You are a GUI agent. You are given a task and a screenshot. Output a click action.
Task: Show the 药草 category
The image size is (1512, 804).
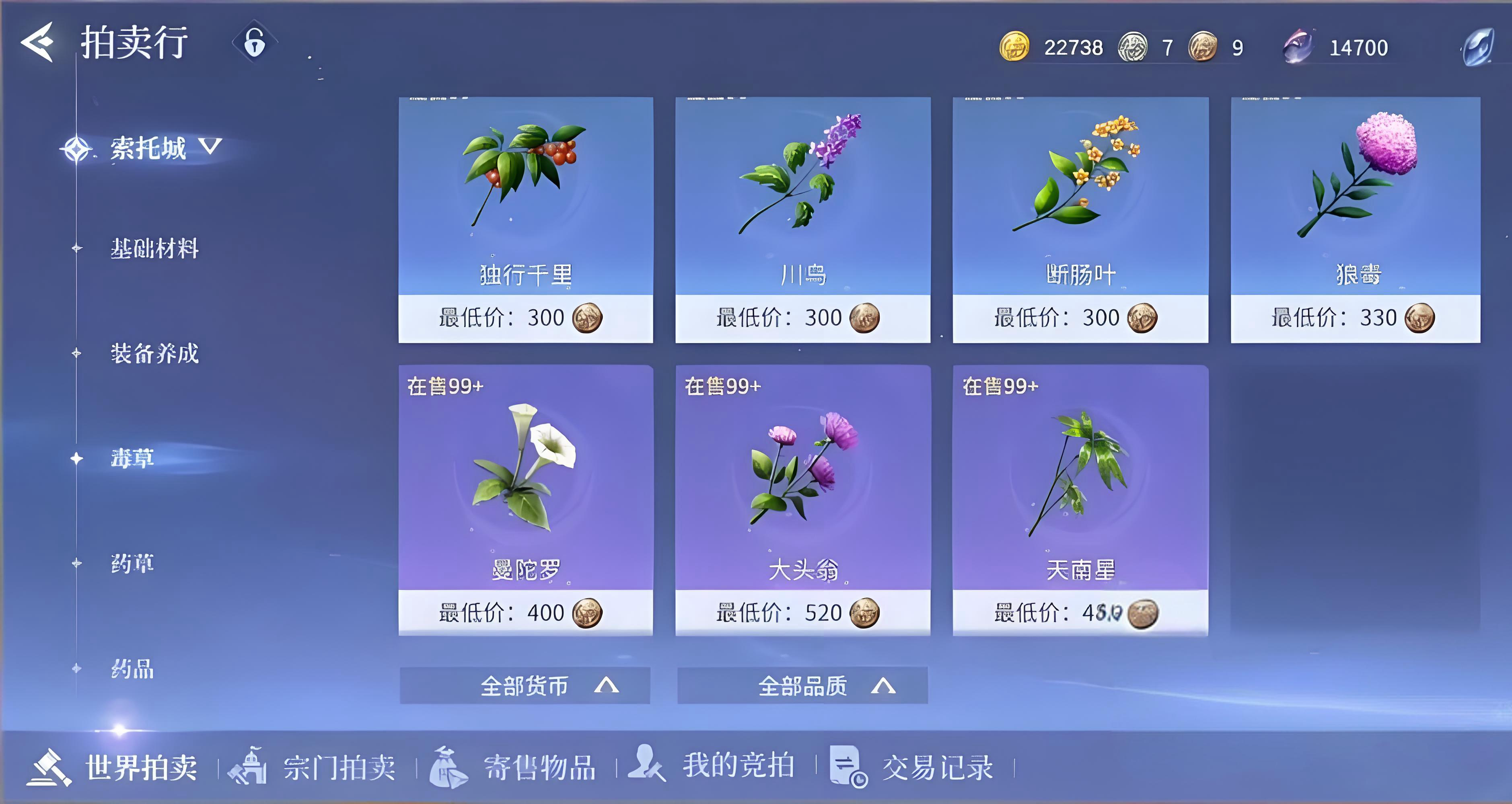tap(133, 564)
